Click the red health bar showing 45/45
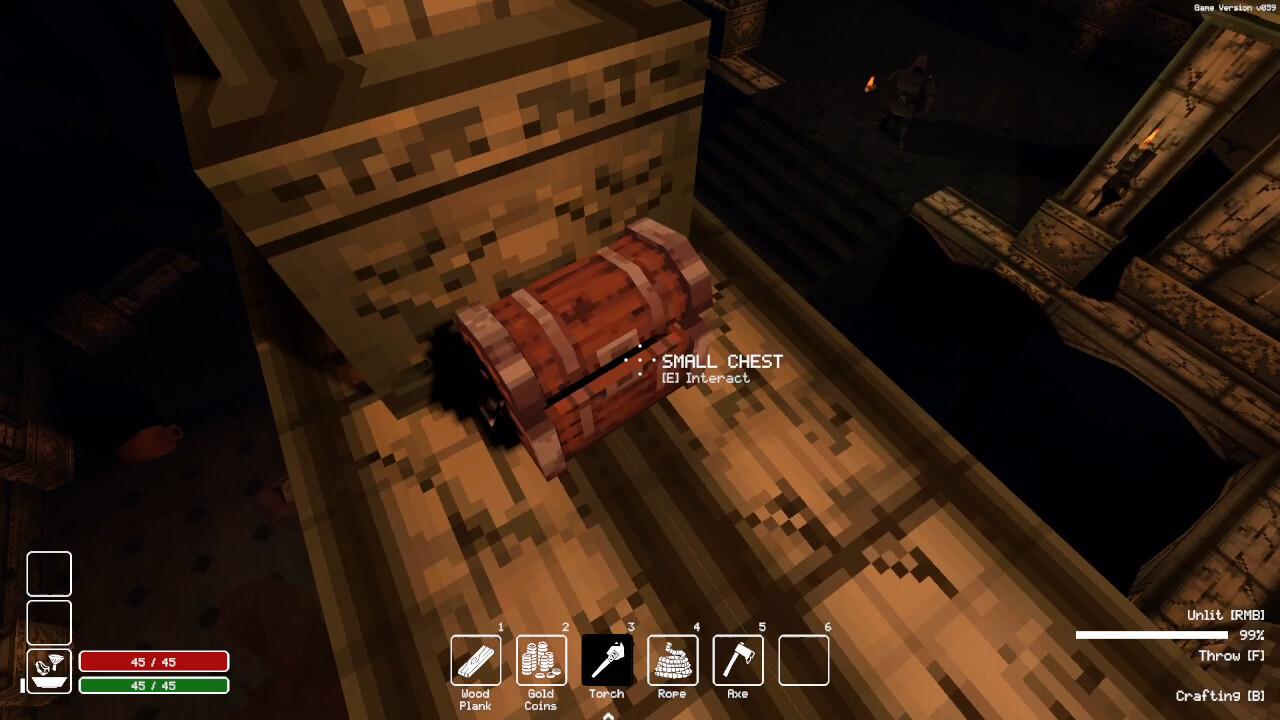This screenshot has width=1280, height=720. pos(154,662)
